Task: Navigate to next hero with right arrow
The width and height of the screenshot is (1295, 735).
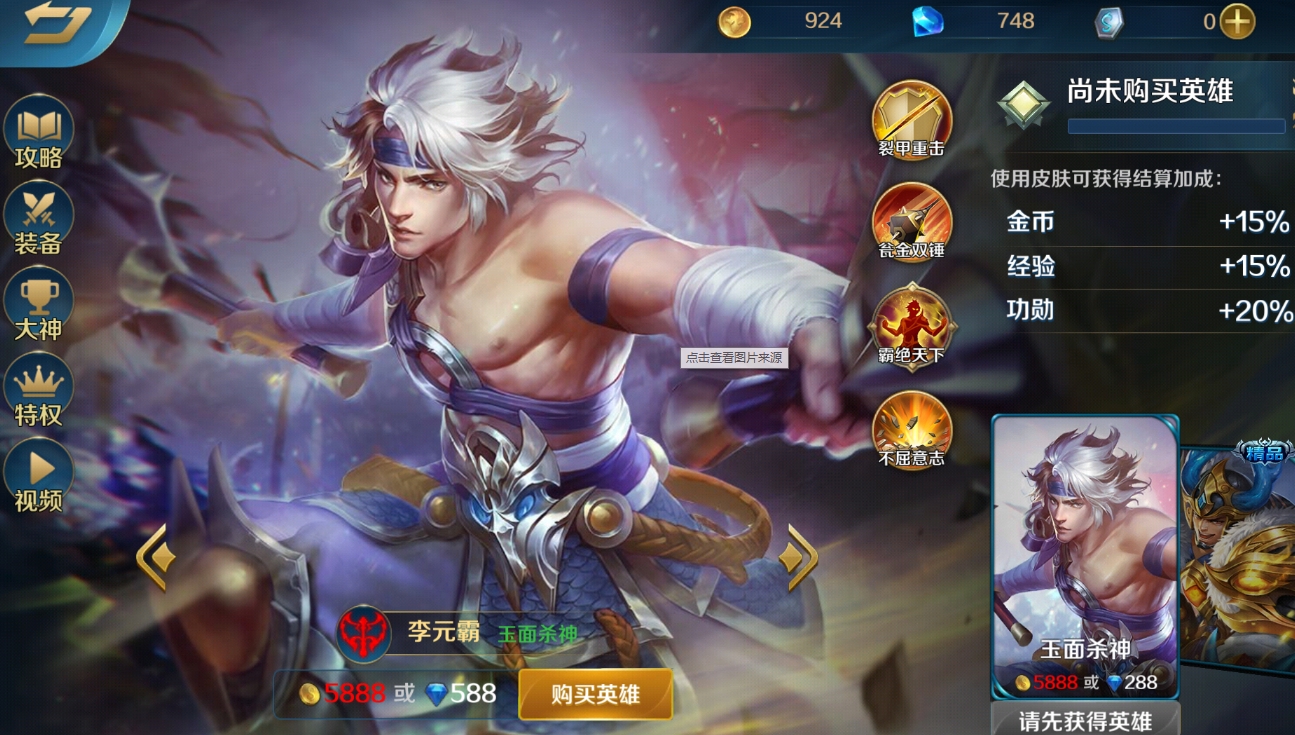Action: click(x=800, y=558)
